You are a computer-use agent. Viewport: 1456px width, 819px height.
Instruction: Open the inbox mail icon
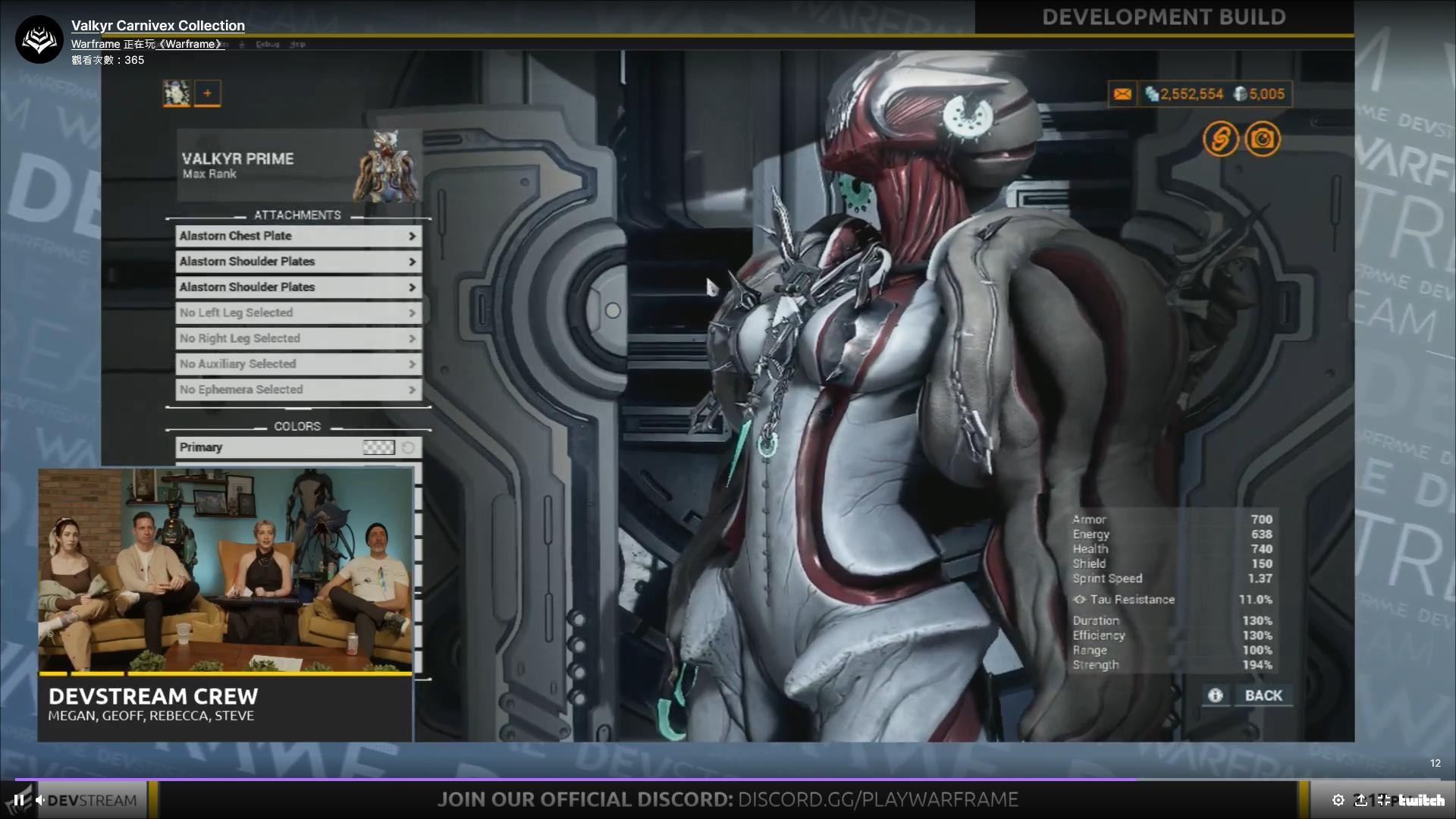1122,93
